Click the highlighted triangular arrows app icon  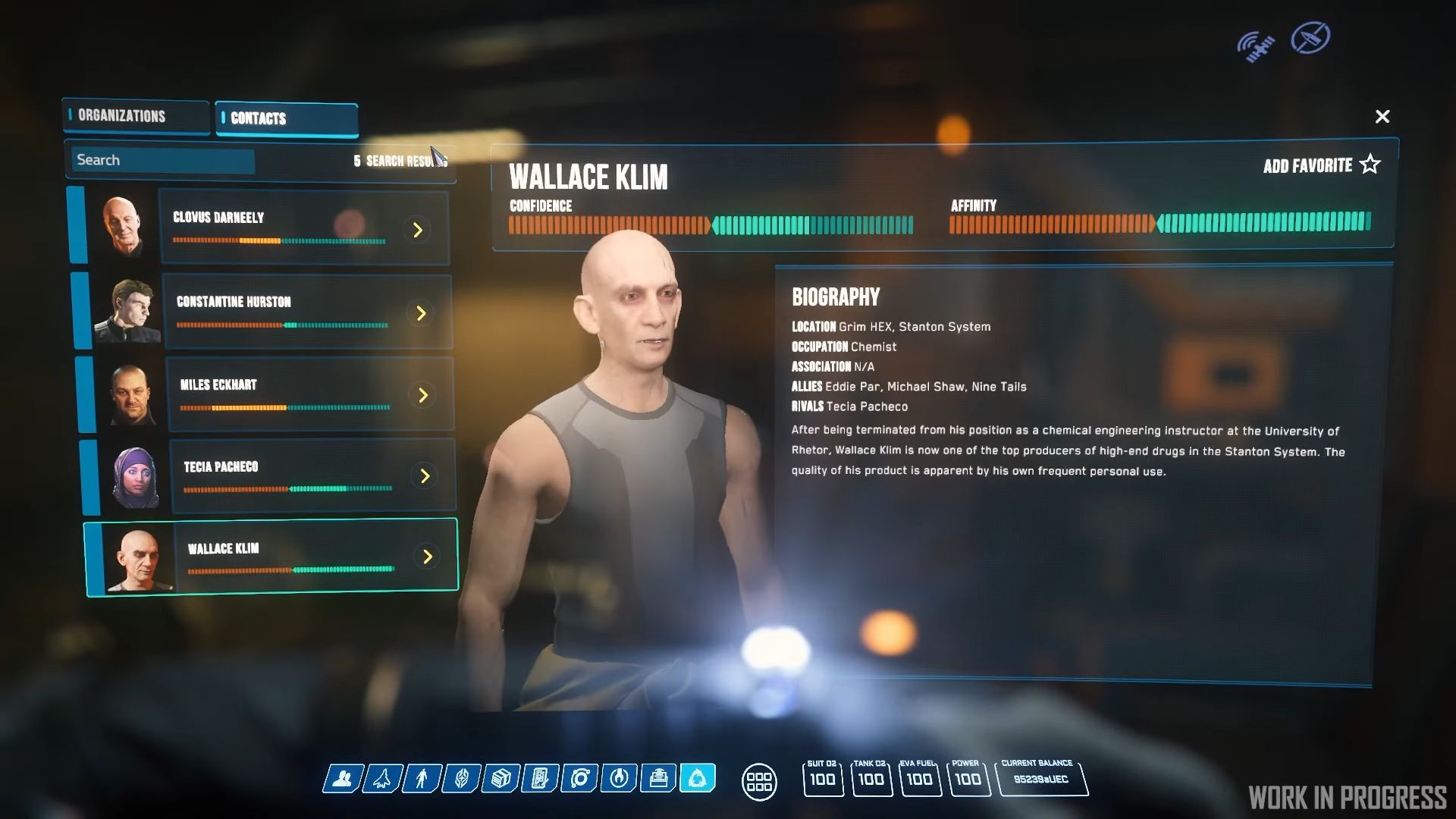click(x=698, y=778)
